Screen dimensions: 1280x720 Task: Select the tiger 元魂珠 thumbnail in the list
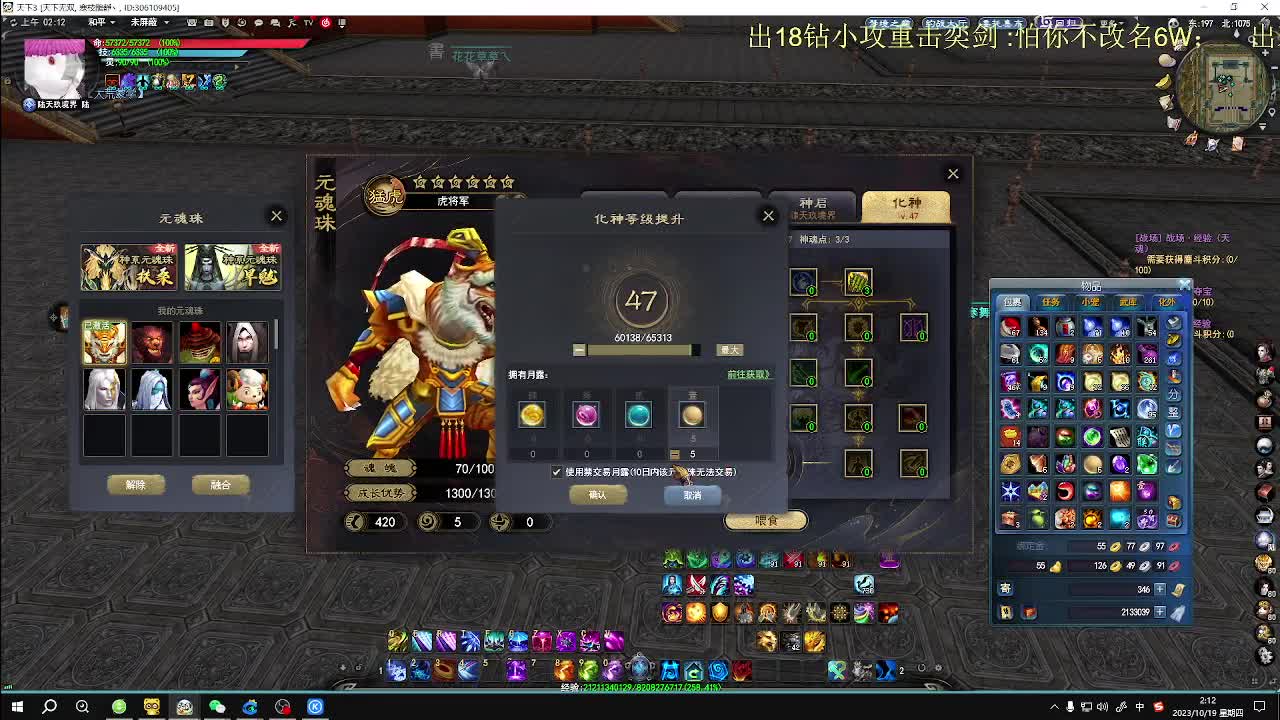[104, 341]
